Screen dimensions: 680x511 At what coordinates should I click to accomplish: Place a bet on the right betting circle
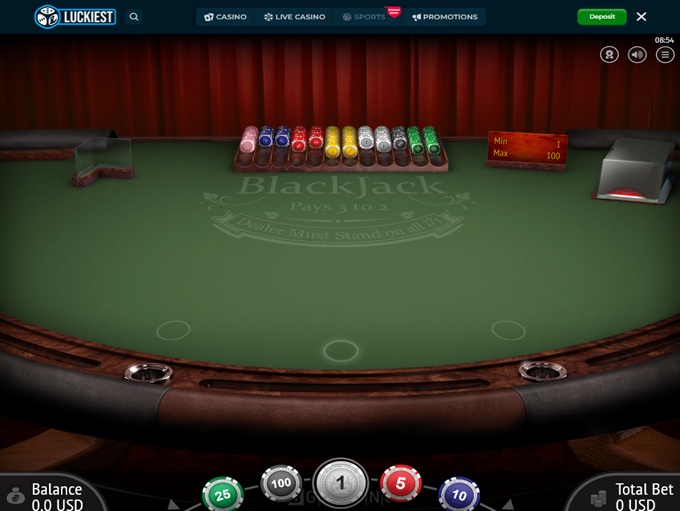pos(508,330)
